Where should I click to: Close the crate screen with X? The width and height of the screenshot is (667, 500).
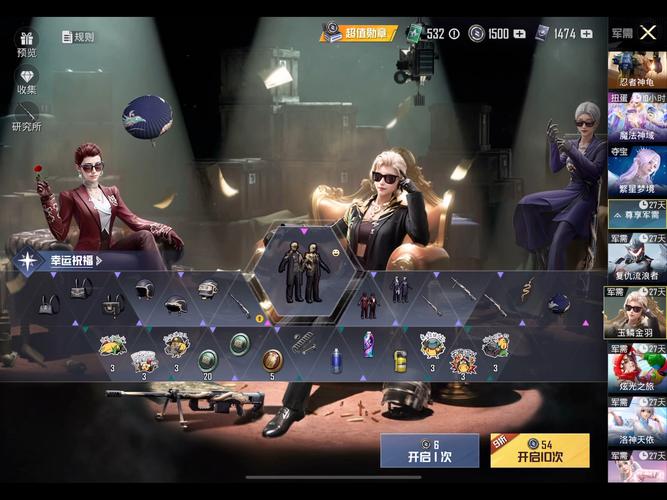tap(648, 32)
